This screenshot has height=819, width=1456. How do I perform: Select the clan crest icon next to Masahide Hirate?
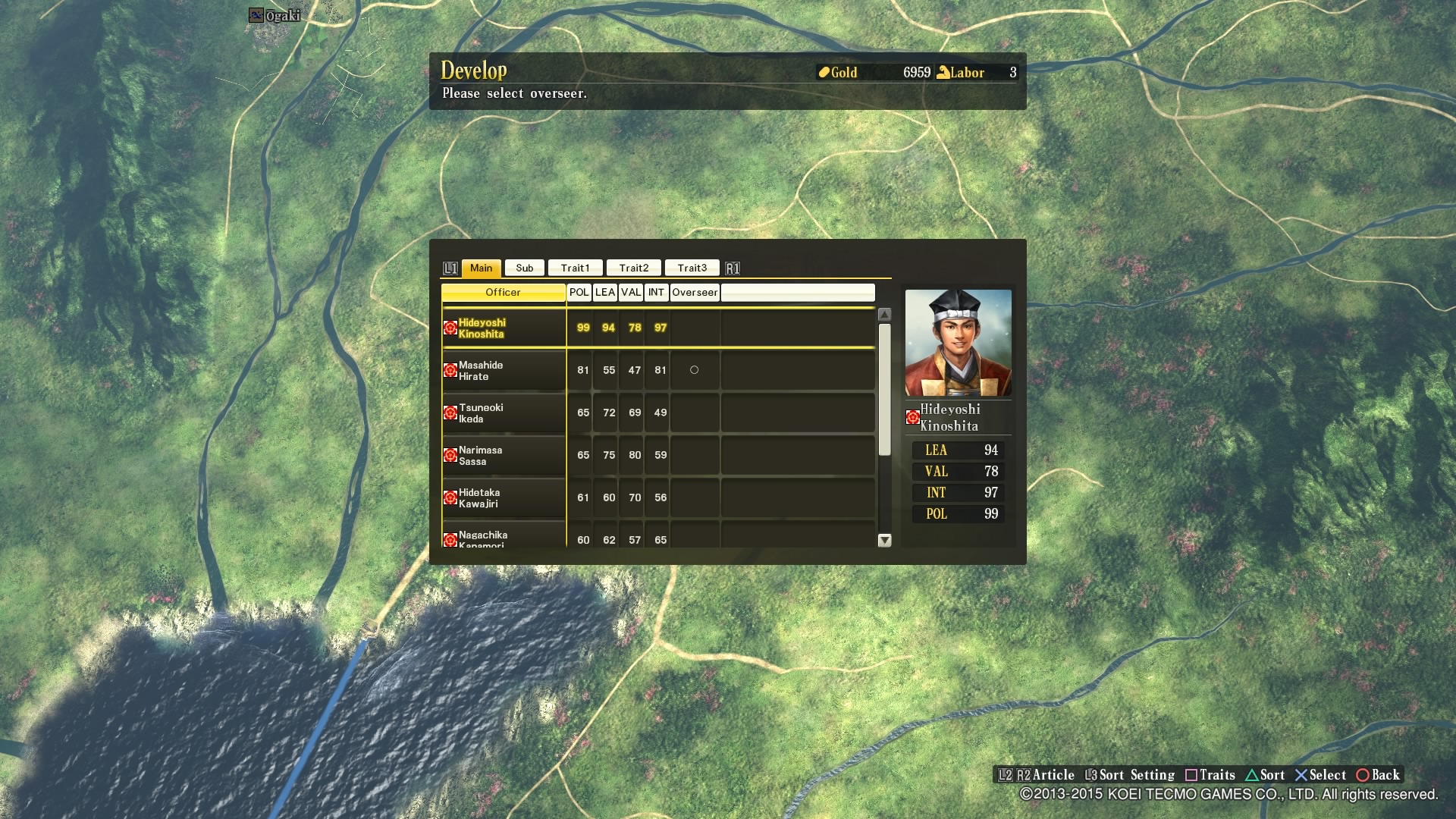(450, 370)
